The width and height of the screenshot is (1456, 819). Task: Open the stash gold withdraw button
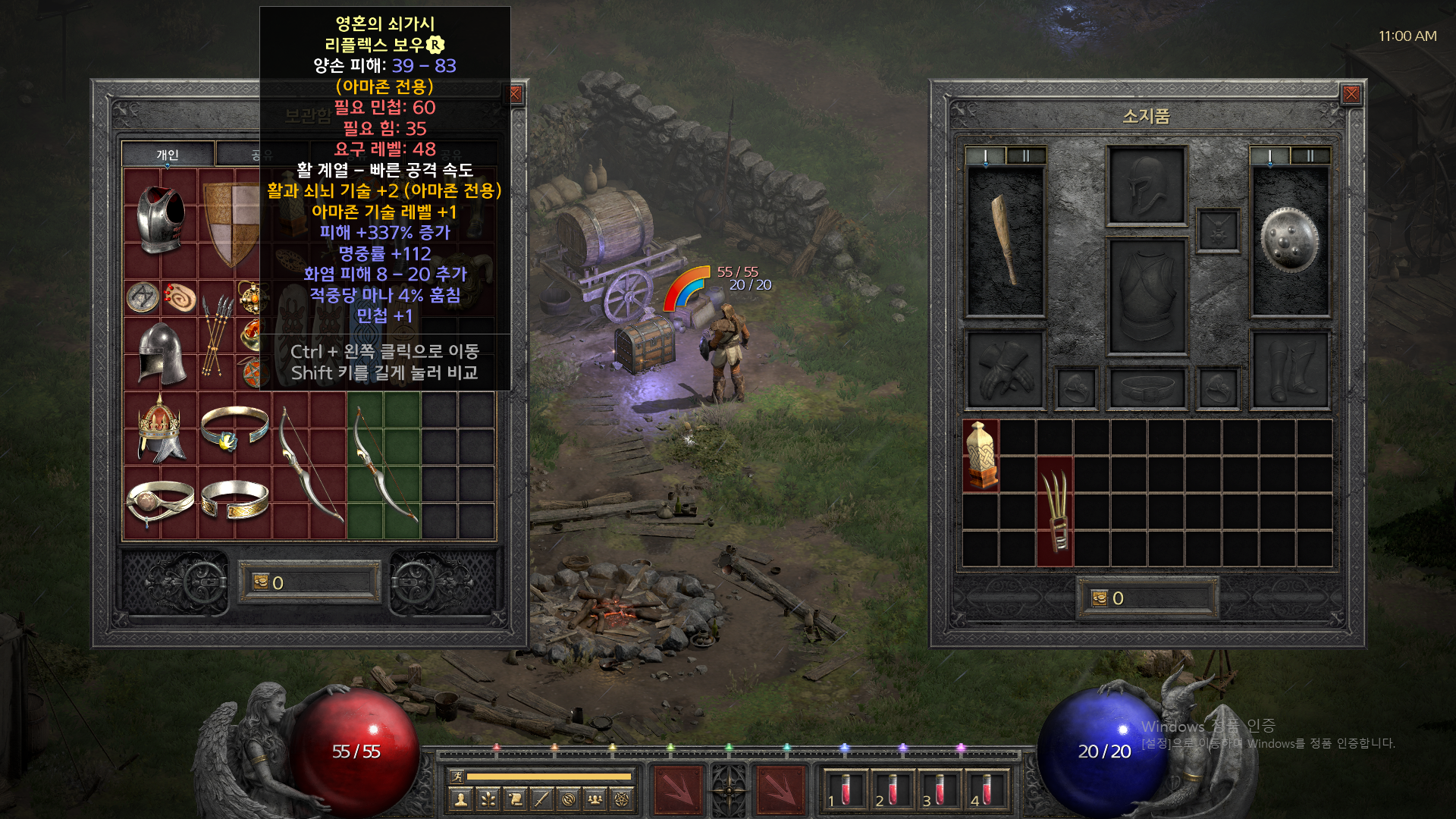(261, 582)
